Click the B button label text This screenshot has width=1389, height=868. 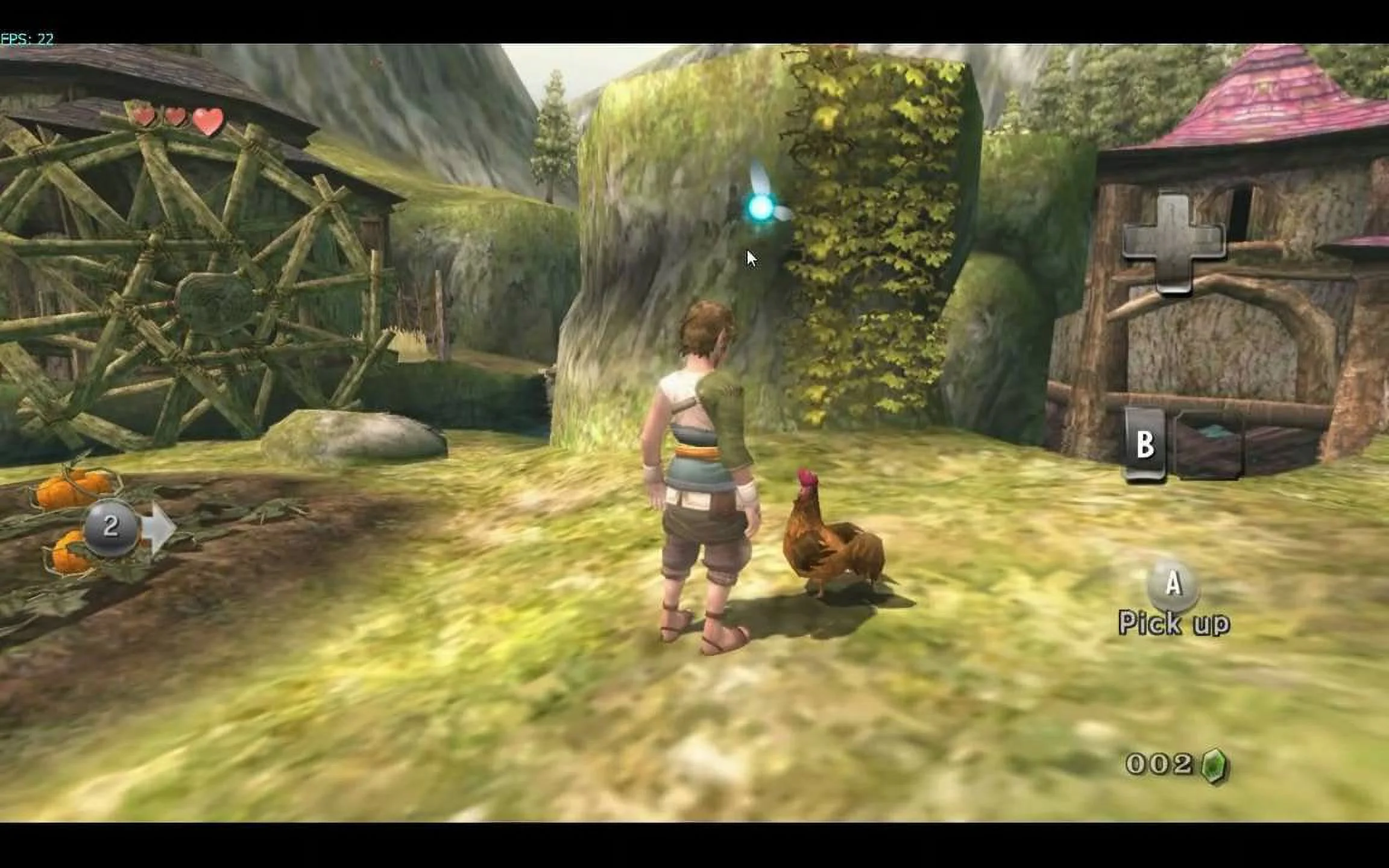point(1148,444)
